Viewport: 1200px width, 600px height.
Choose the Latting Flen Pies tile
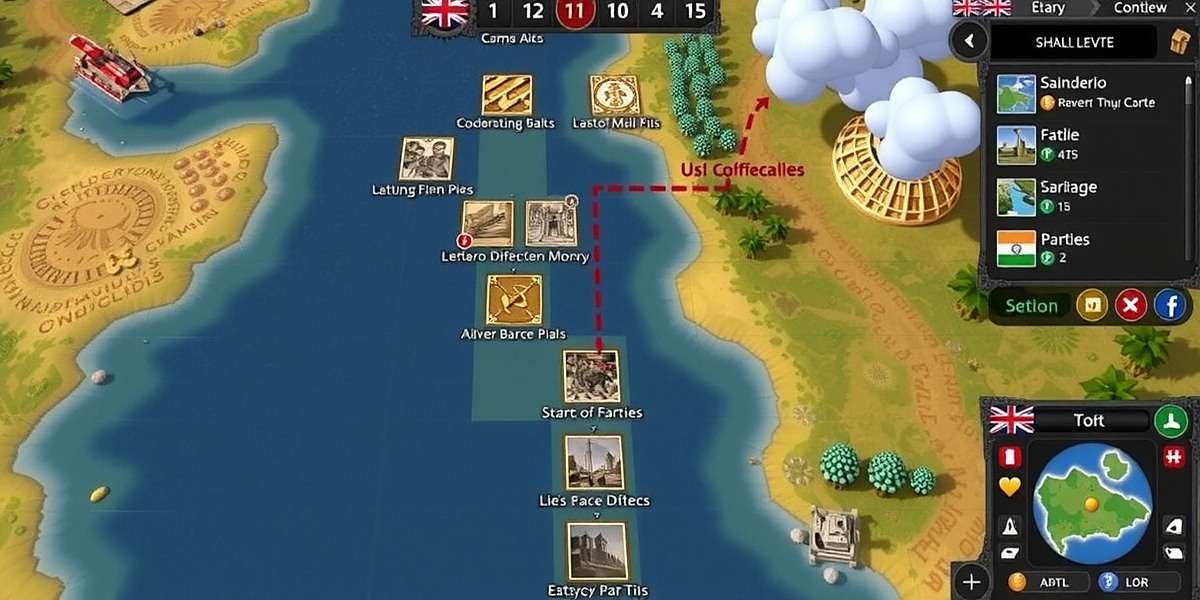(427, 158)
